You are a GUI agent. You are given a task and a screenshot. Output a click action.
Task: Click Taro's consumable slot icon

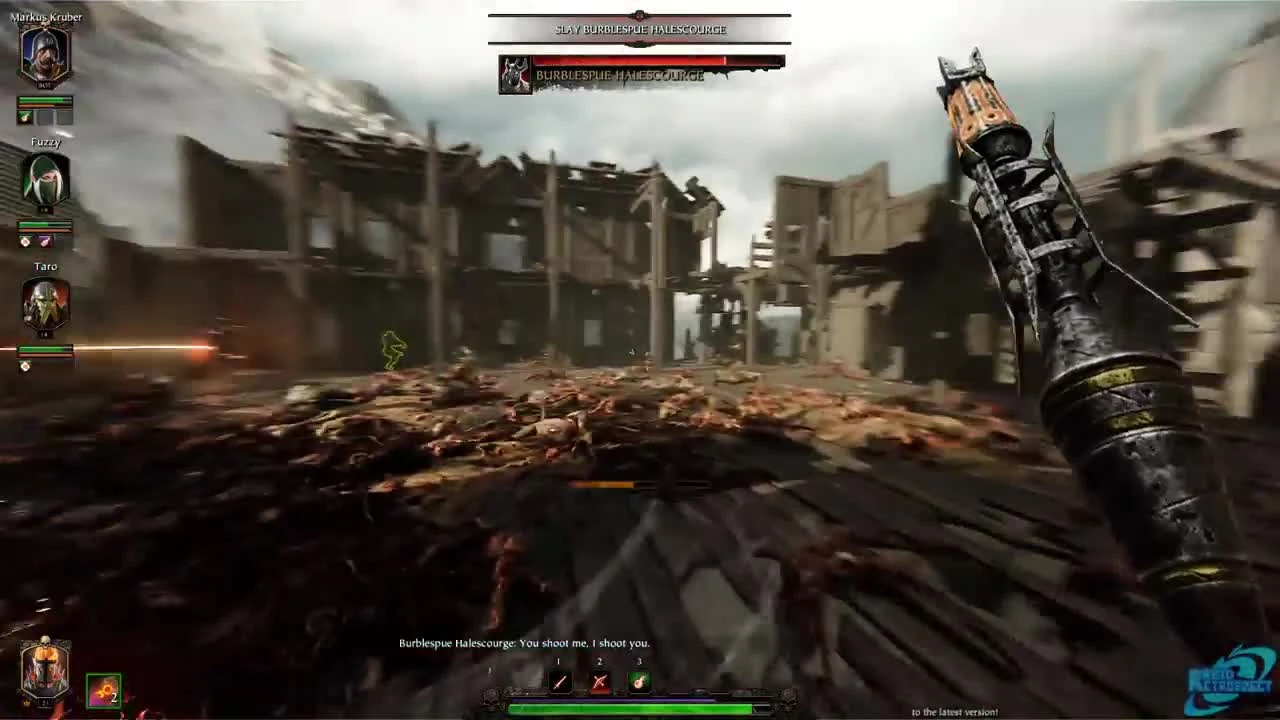point(25,365)
